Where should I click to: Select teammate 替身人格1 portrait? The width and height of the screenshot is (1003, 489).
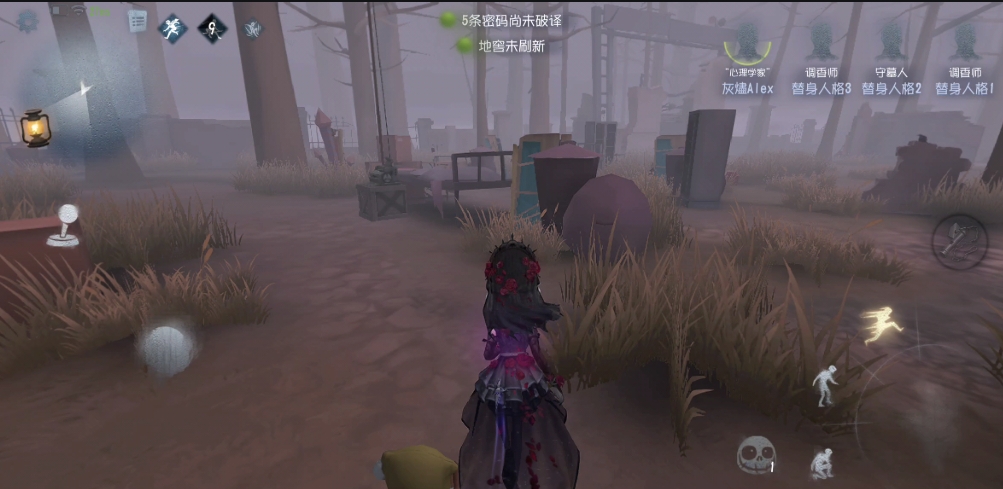coord(964,44)
